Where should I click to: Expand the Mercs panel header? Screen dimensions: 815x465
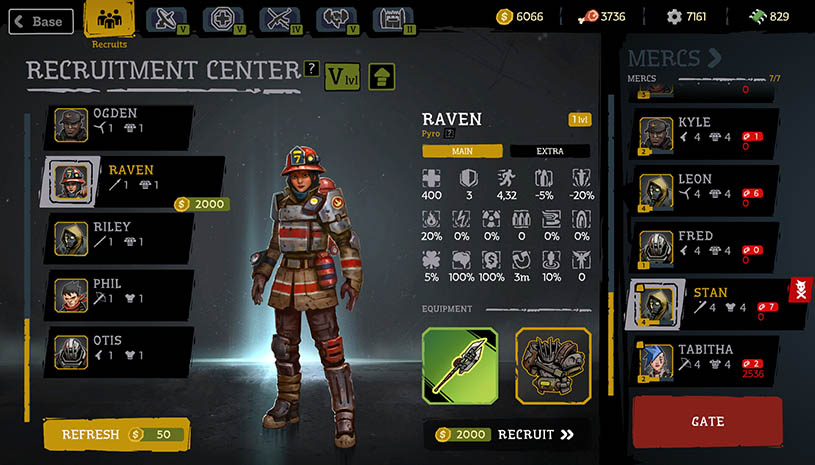click(673, 58)
